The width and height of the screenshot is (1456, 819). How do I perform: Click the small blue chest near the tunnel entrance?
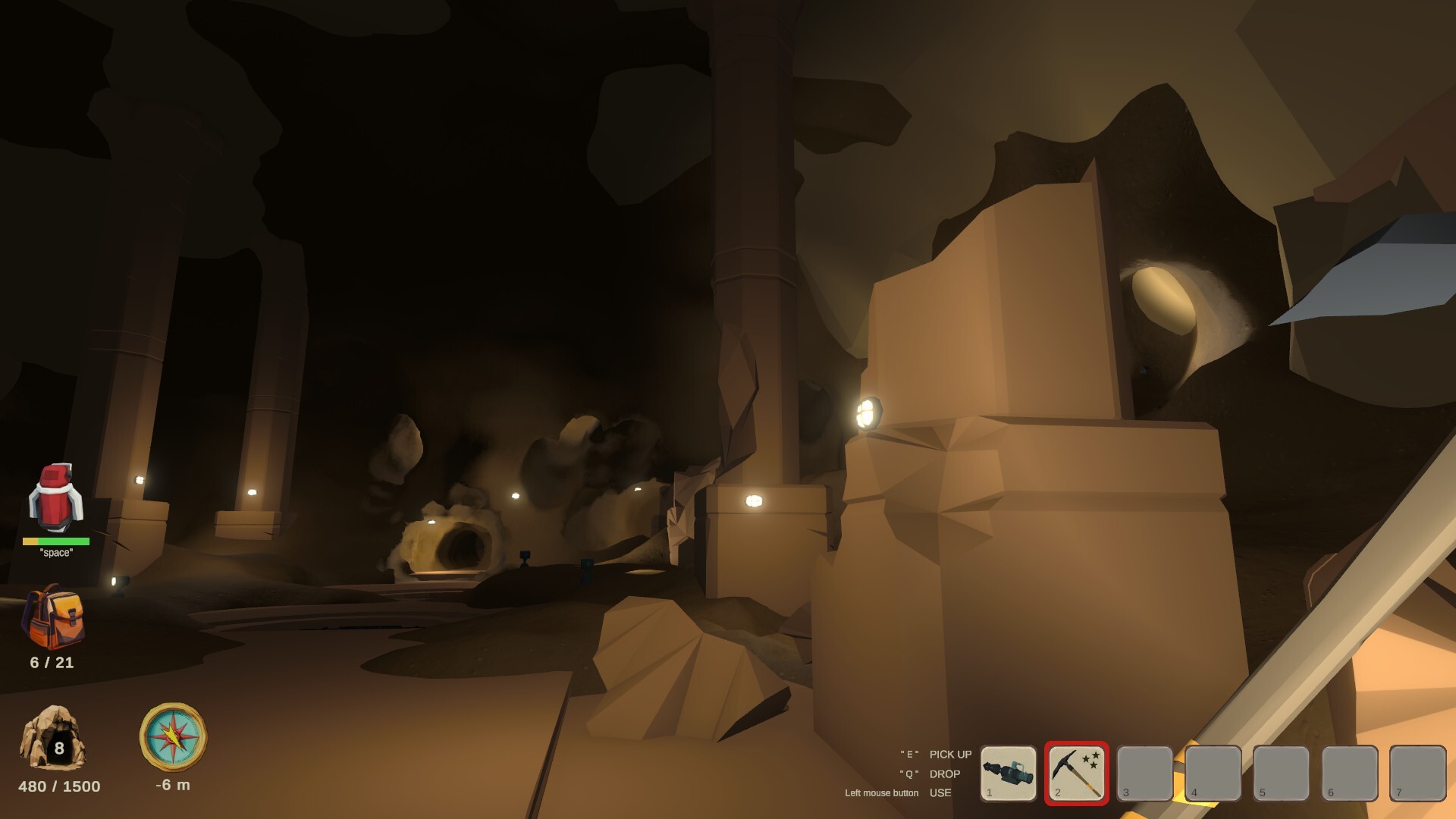coord(525,556)
